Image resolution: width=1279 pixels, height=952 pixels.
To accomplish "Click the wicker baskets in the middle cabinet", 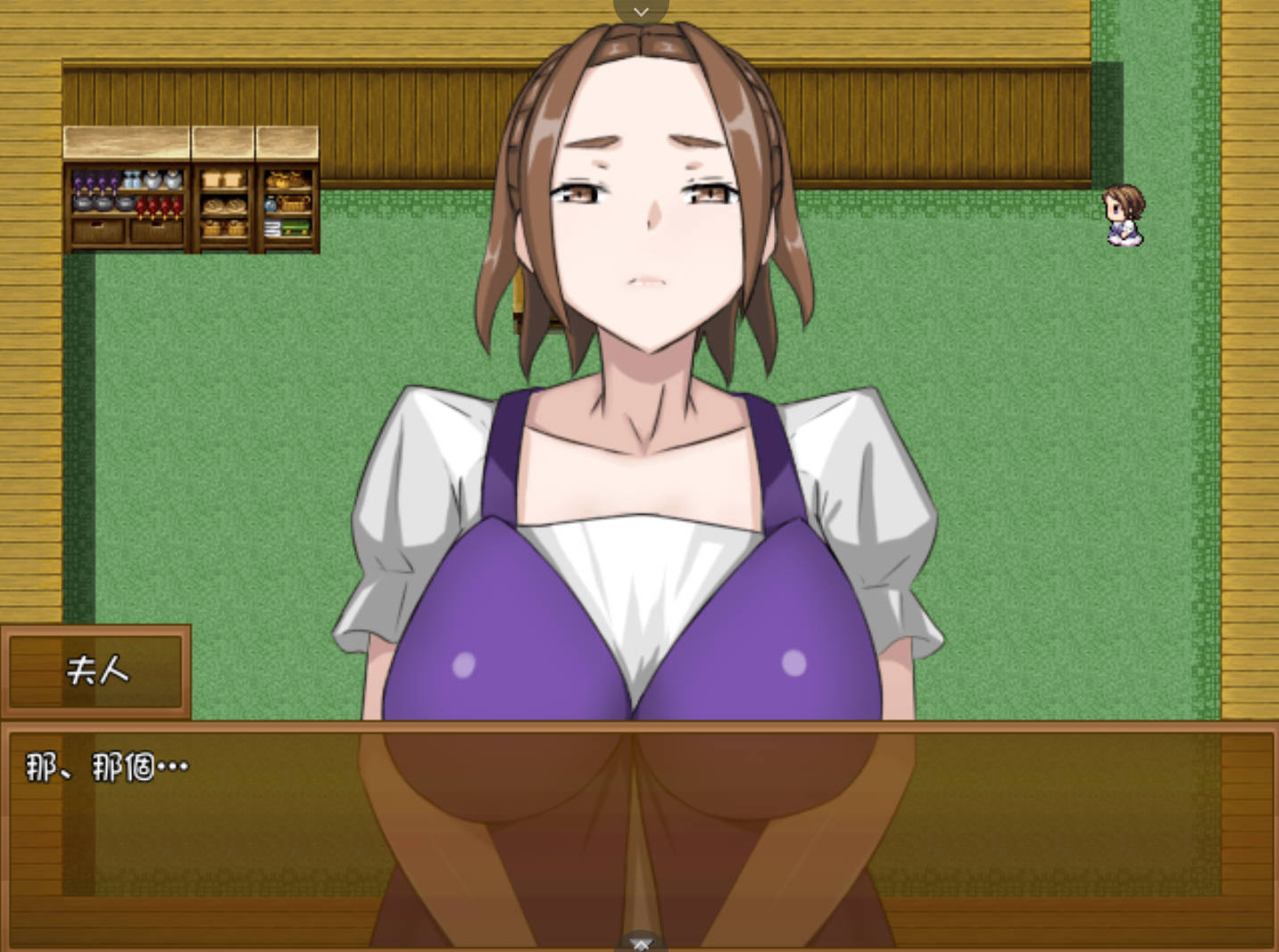I will point(223,228).
